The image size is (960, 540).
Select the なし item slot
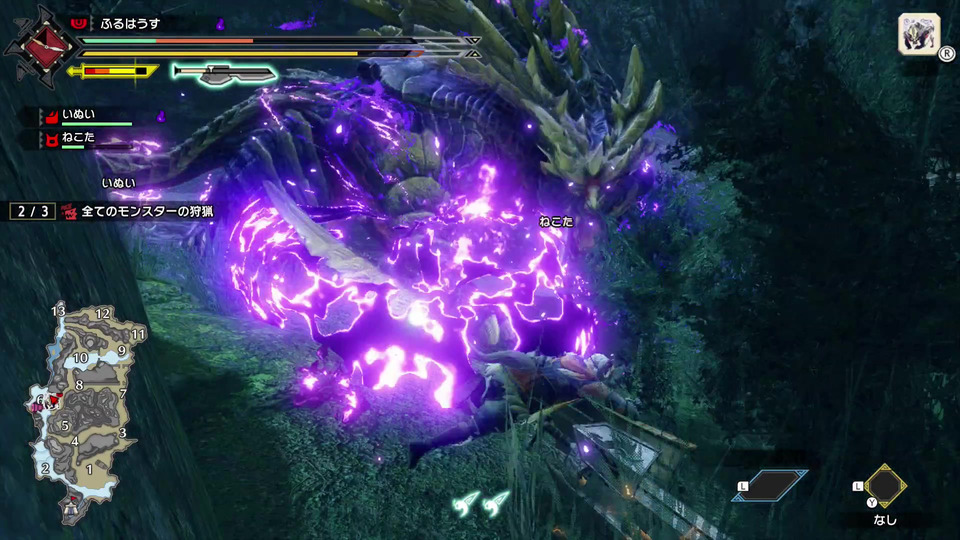point(884,488)
